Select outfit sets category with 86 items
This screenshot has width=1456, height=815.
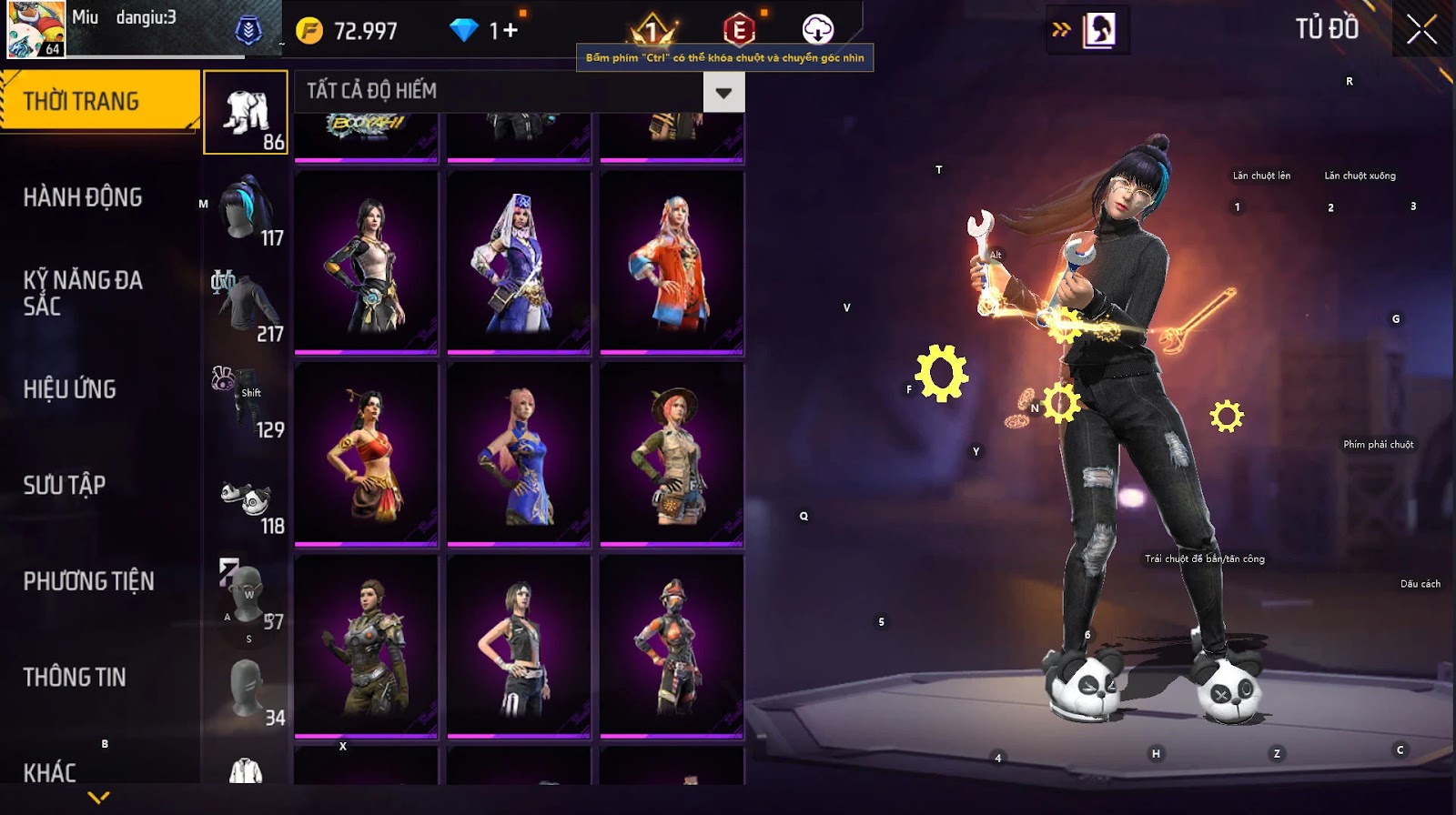point(246,113)
